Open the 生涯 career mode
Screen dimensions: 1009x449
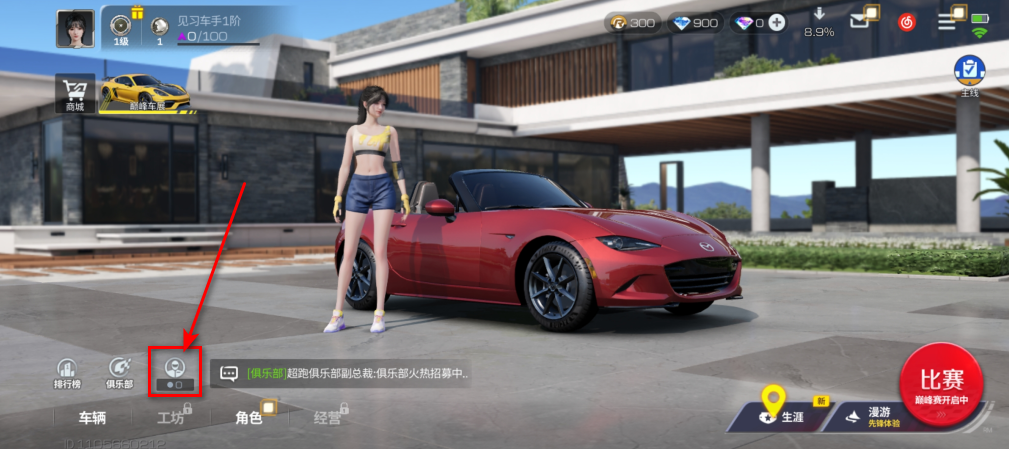(x=785, y=414)
